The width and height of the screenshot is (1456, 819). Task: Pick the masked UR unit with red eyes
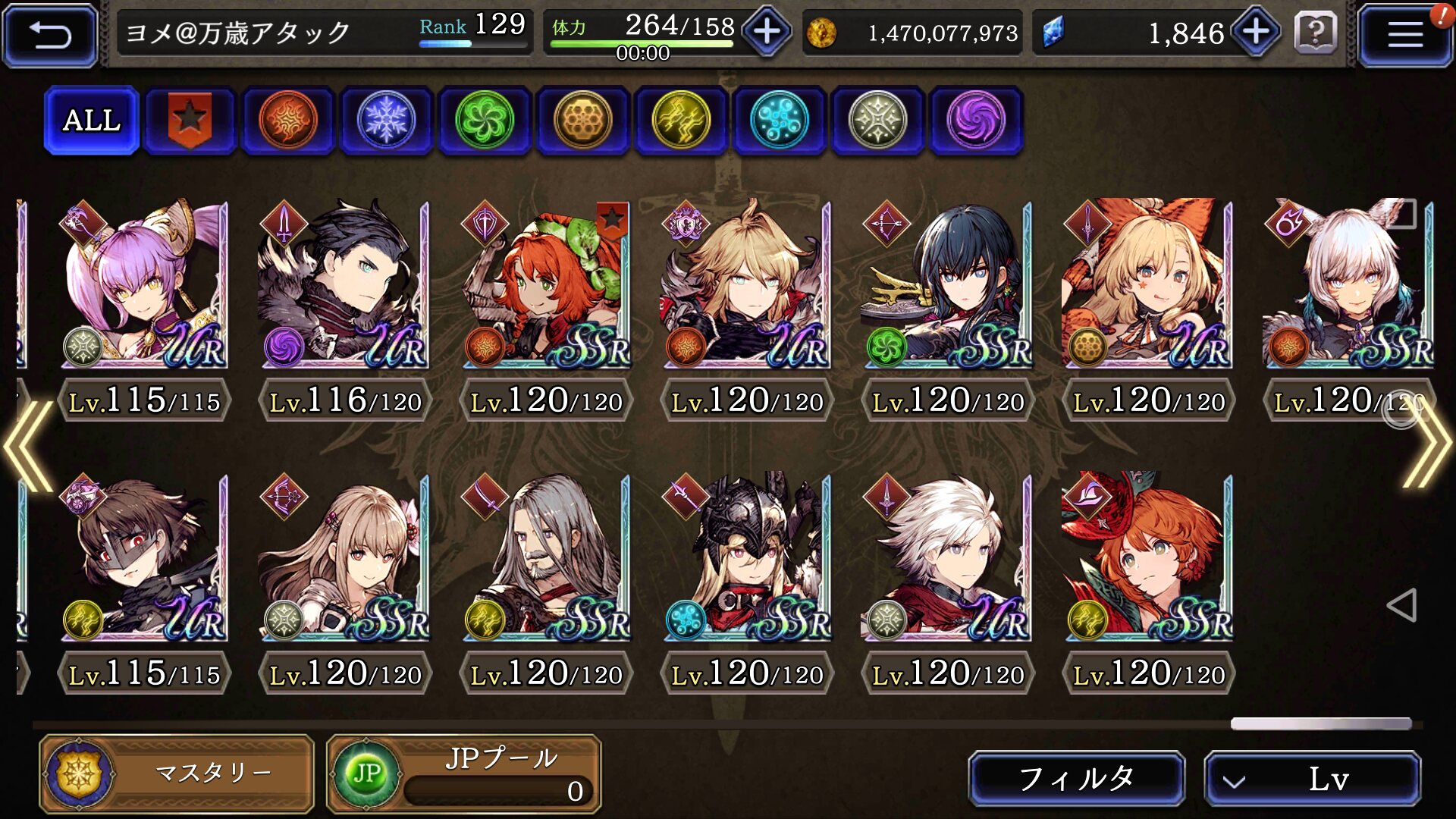click(x=144, y=557)
